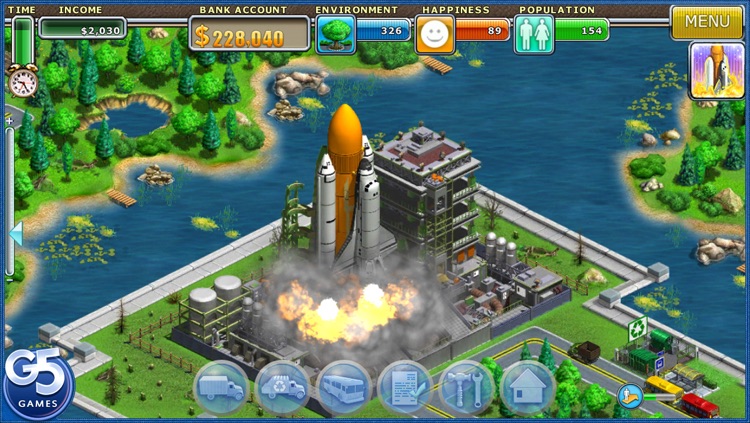This screenshot has height=423, width=750.
Task: Click the alarm clock time icon
Action: point(22,80)
